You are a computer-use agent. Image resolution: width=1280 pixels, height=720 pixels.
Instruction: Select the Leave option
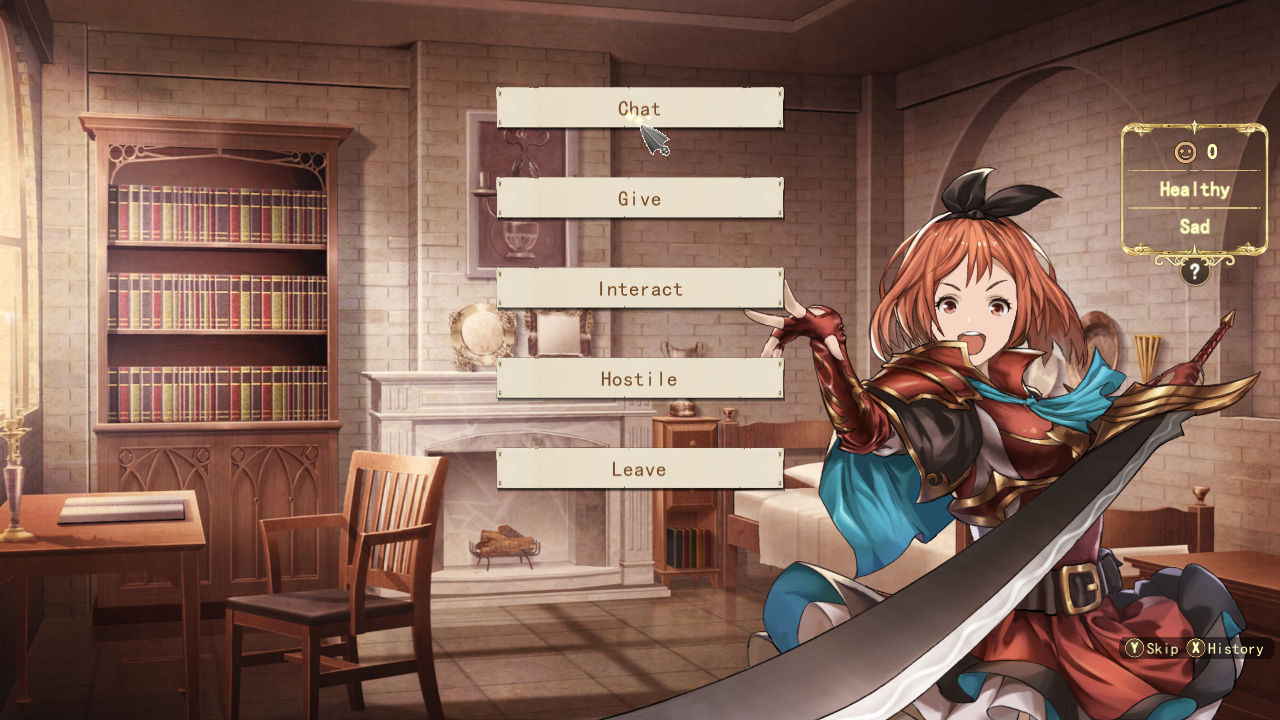point(639,468)
